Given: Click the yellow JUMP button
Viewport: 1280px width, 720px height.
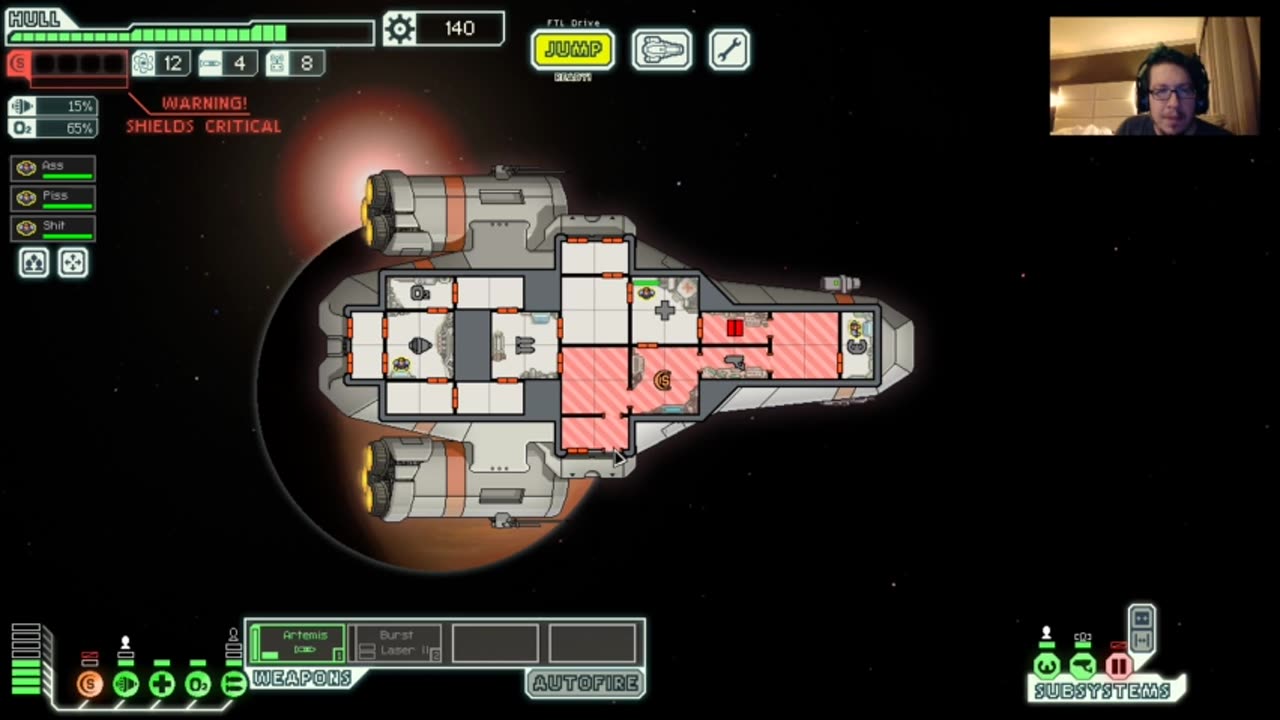Looking at the screenshot, I should click(x=572, y=50).
